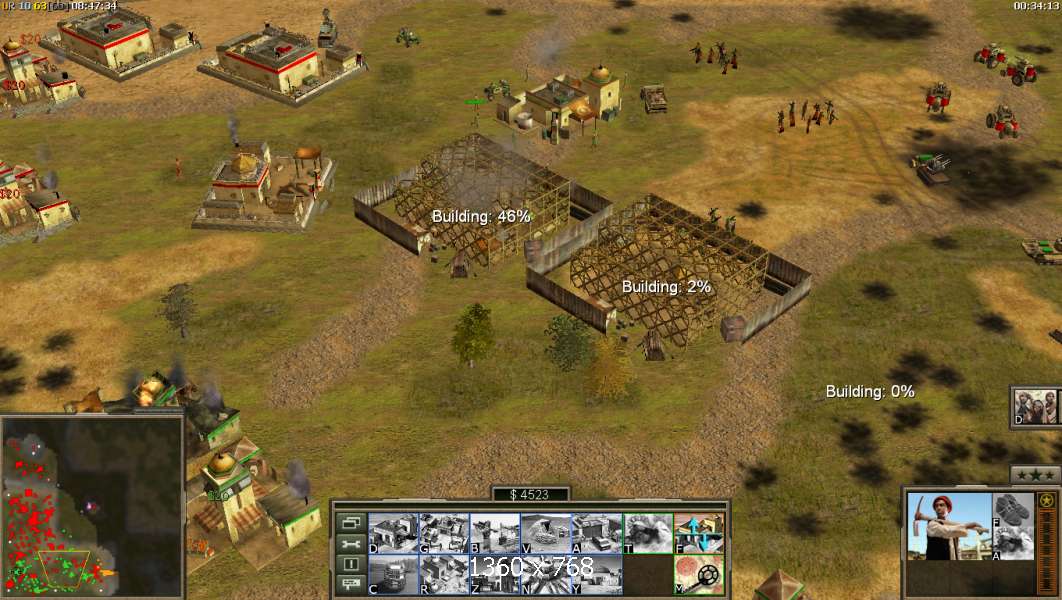
Task: Build the sandbag bunker icon marked V
Action: pos(546,533)
